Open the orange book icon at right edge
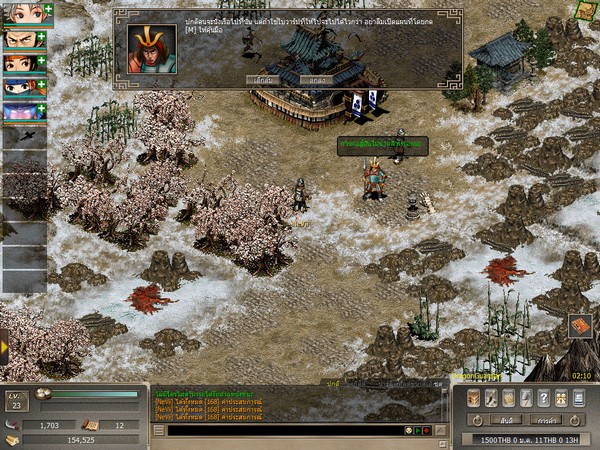This screenshot has width=600, height=450. tap(580, 326)
